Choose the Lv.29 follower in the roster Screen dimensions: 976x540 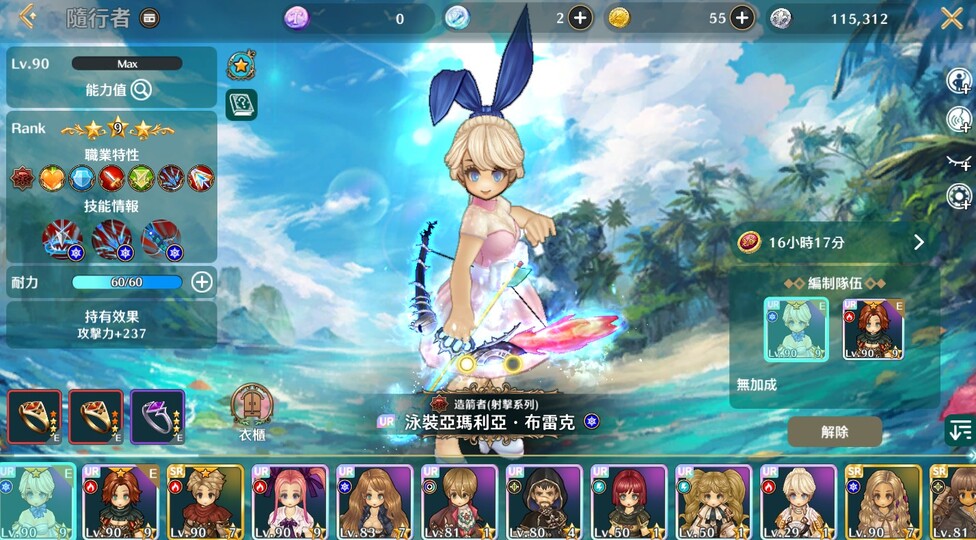tap(798, 502)
